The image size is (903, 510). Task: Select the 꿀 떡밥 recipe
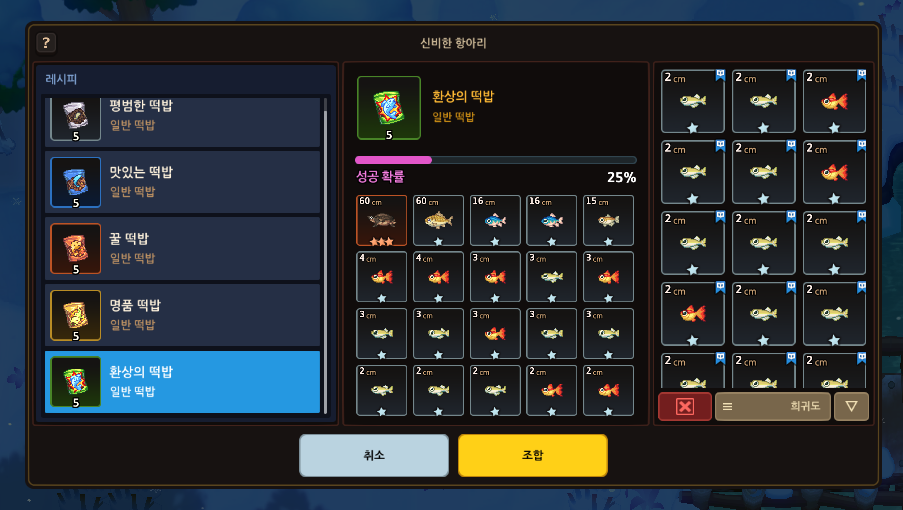coord(185,248)
